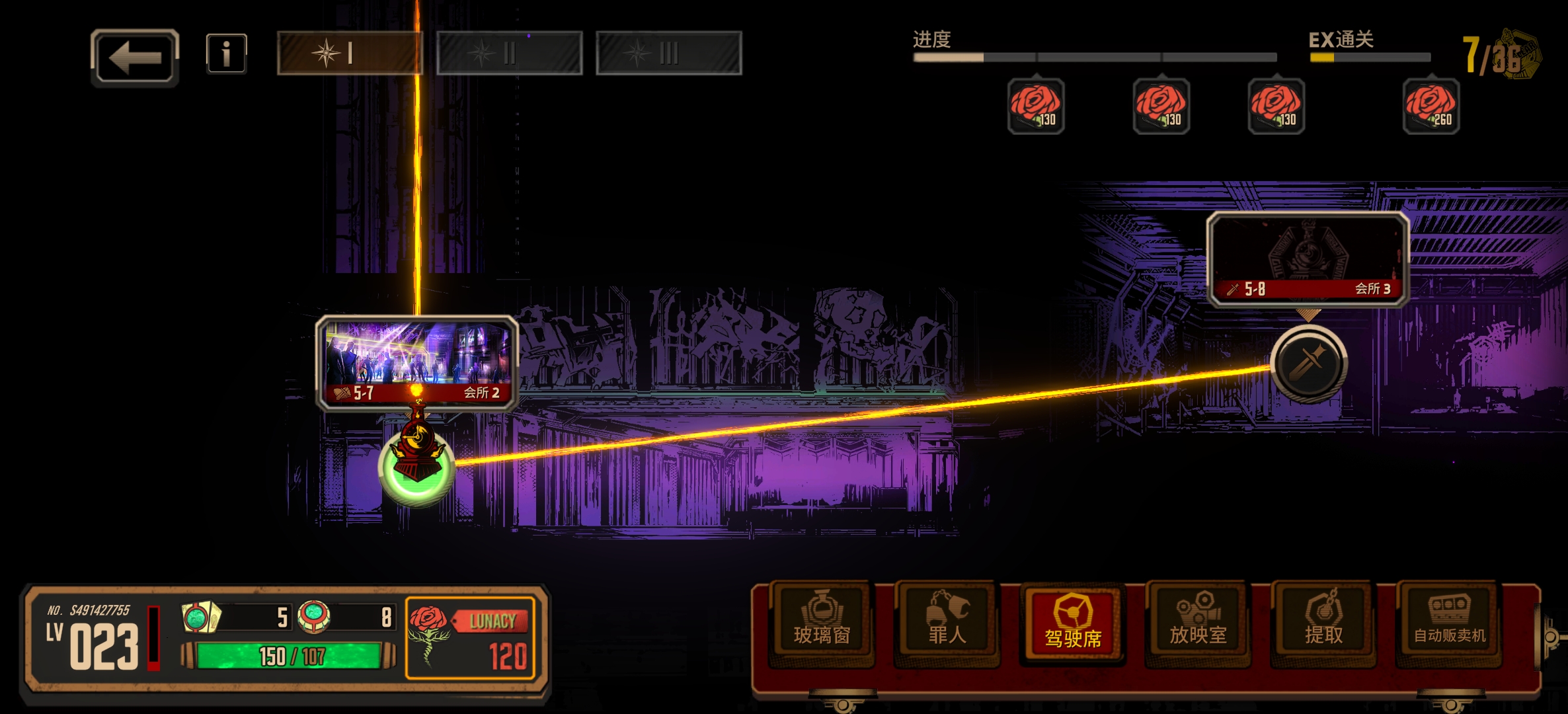Switch to chapter part III tab
The image size is (1568, 714).
(668, 53)
